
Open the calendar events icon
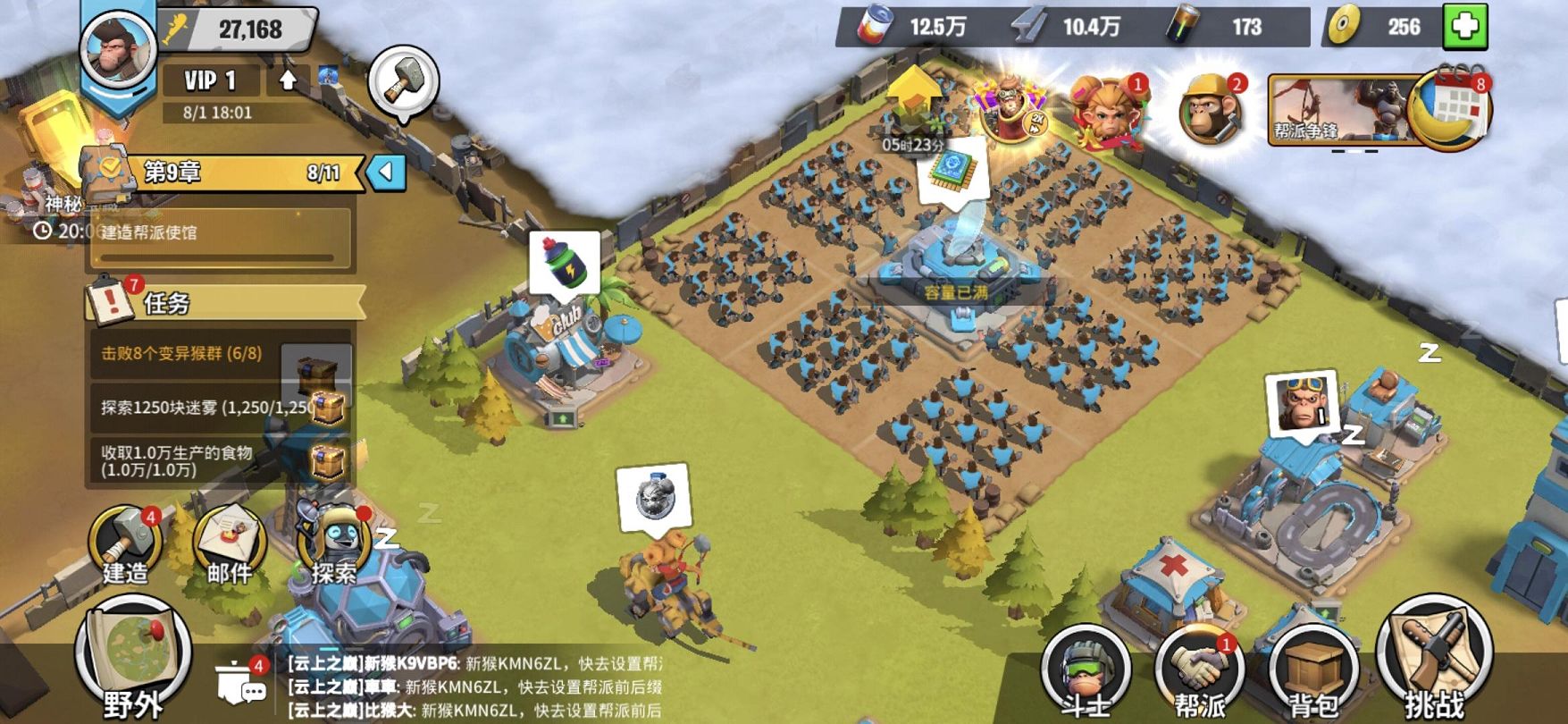tap(1452, 109)
